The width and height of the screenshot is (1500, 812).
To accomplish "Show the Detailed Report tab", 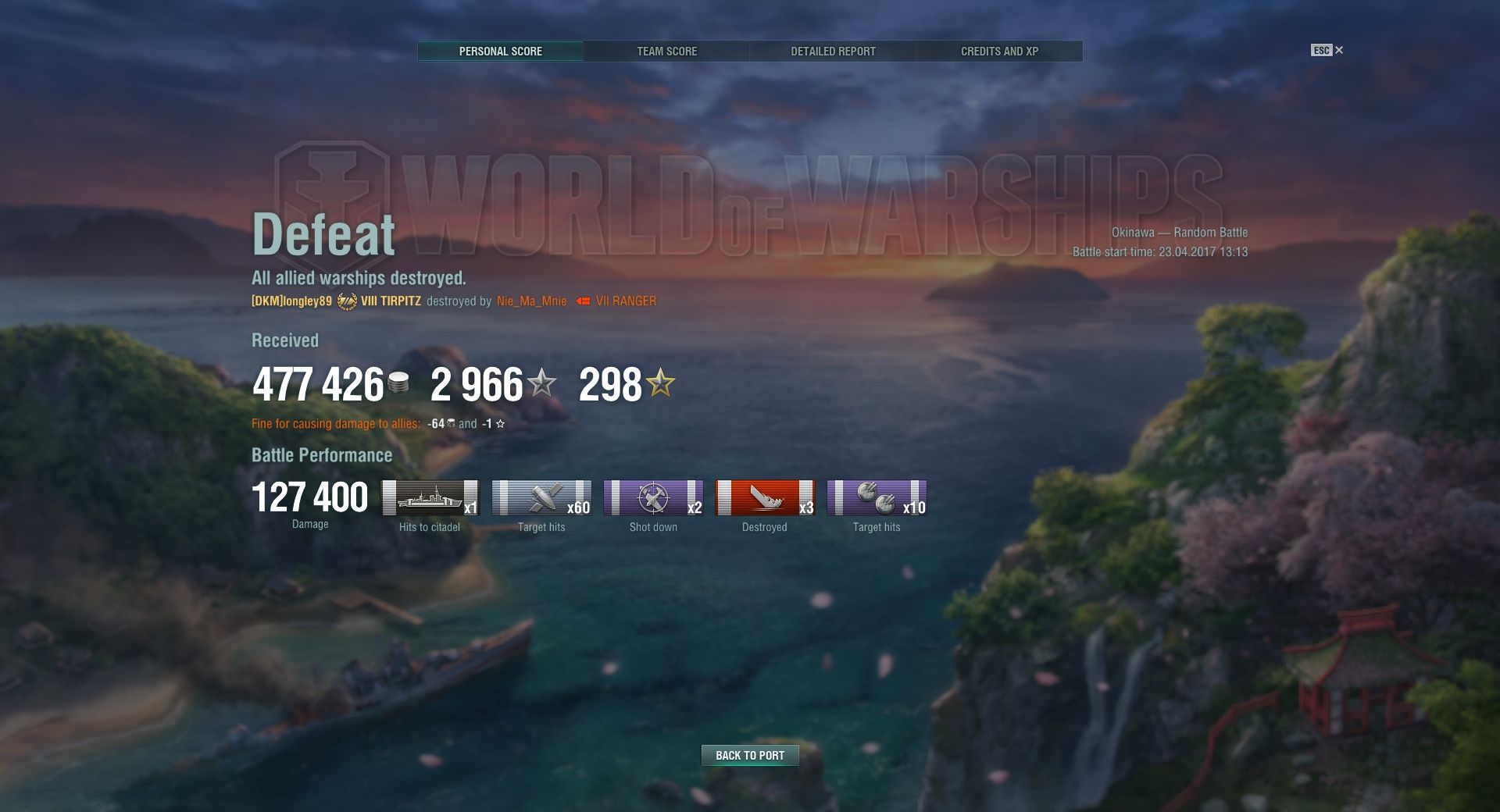I will click(833, 52).
